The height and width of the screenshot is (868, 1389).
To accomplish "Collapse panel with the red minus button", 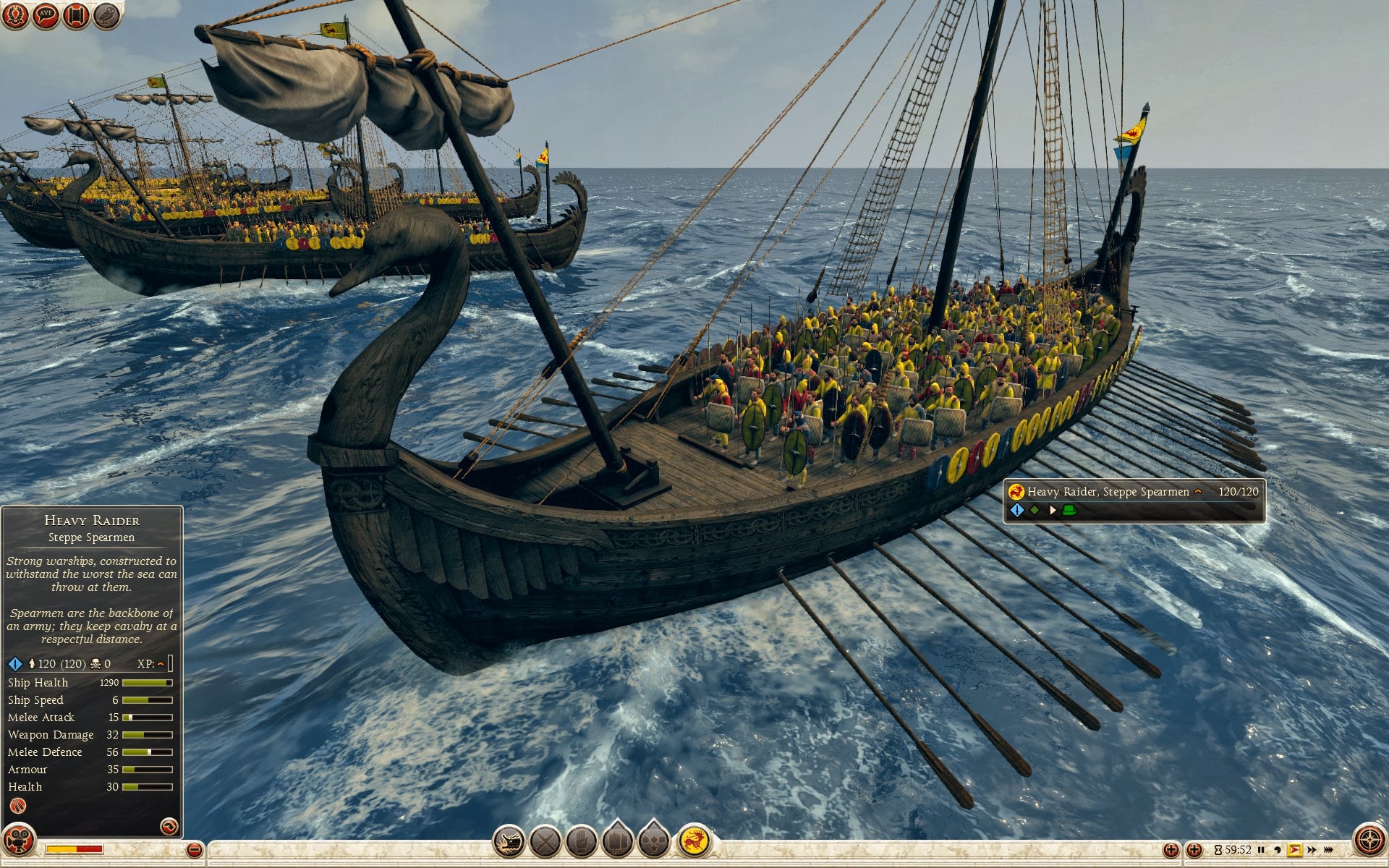I will point(194,850).
